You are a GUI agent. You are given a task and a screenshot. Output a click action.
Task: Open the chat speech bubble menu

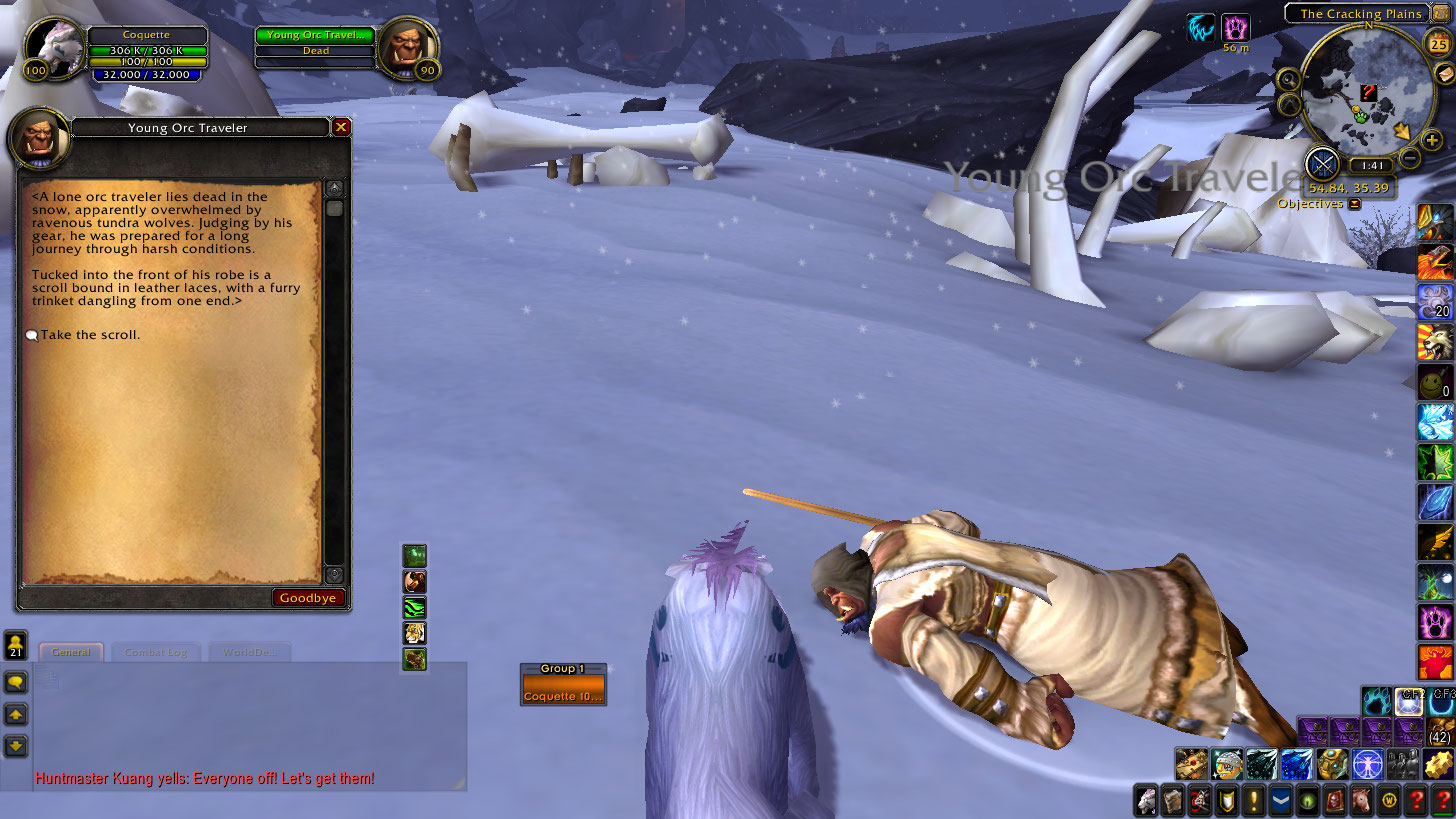[16, 682]
